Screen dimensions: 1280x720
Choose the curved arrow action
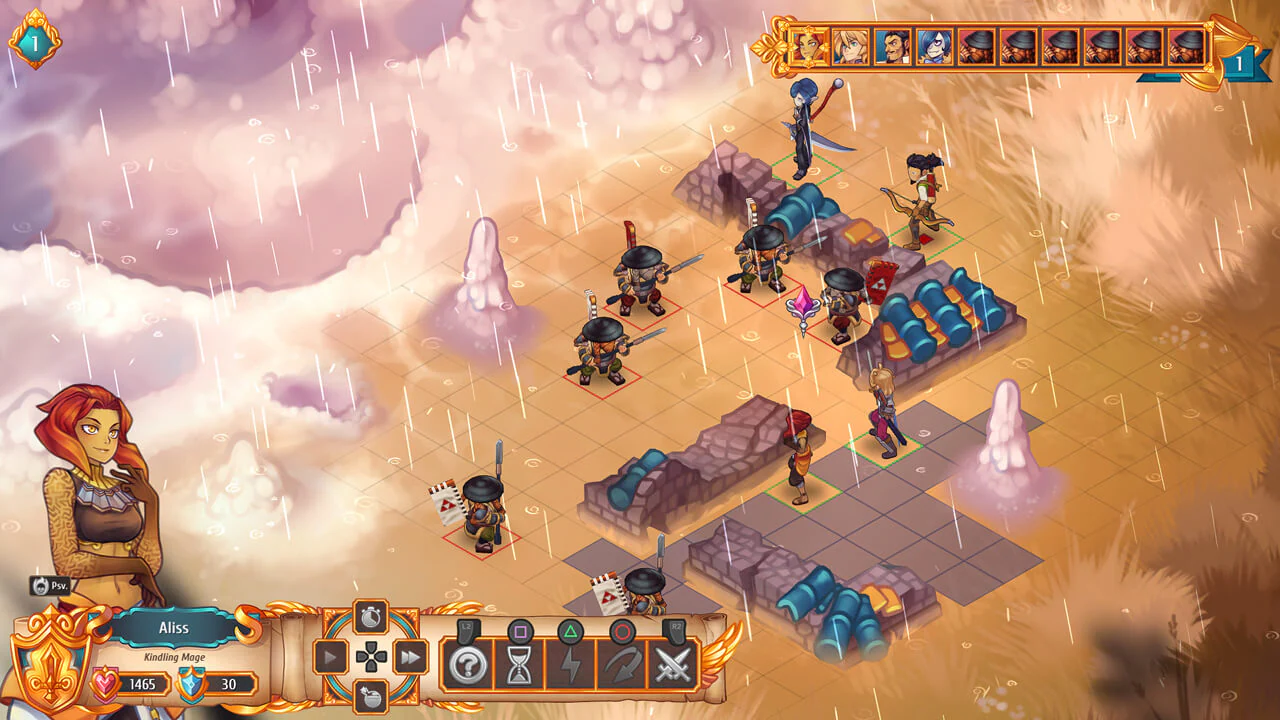621,665
